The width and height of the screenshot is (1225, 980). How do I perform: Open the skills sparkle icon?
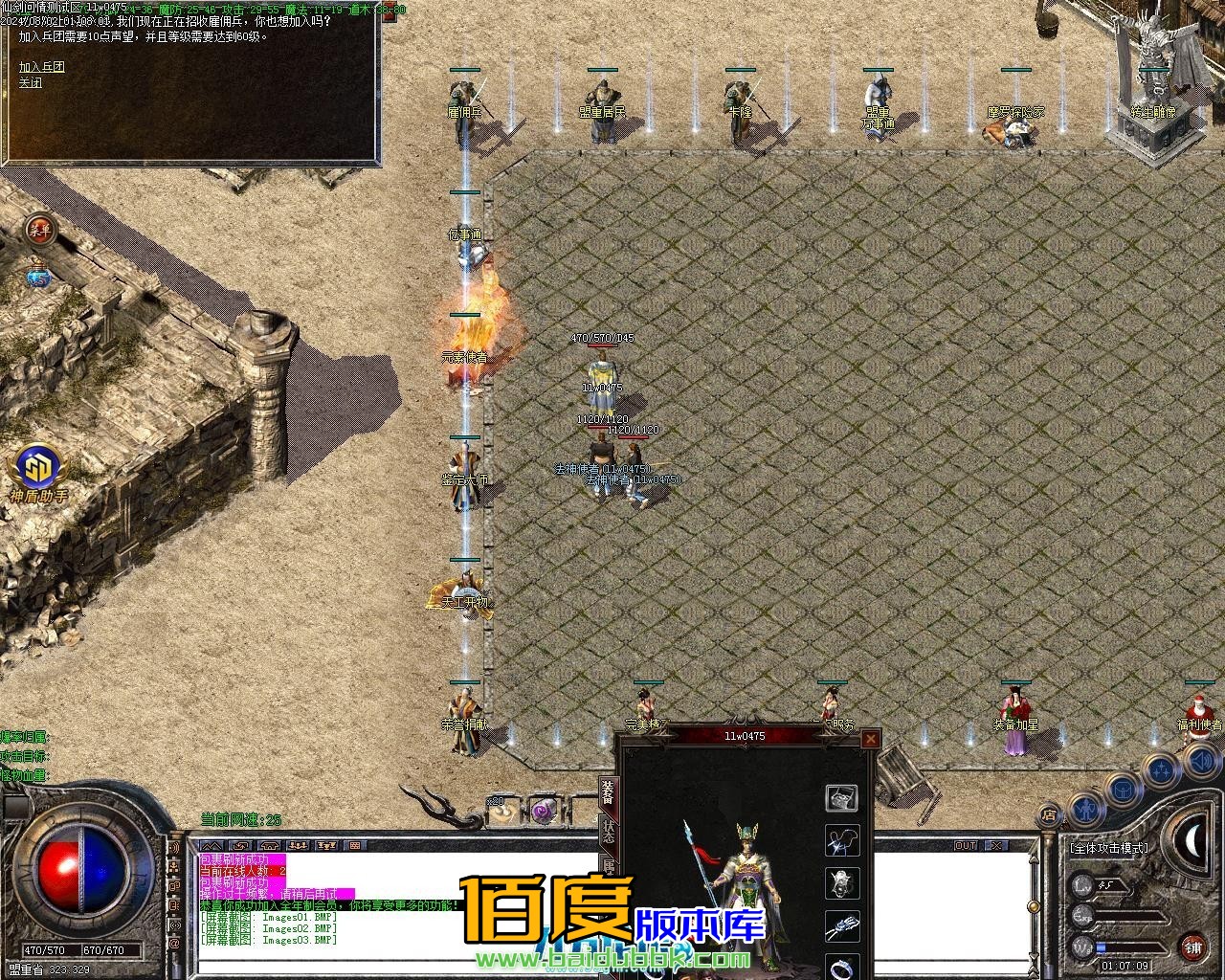[1162, 769]
